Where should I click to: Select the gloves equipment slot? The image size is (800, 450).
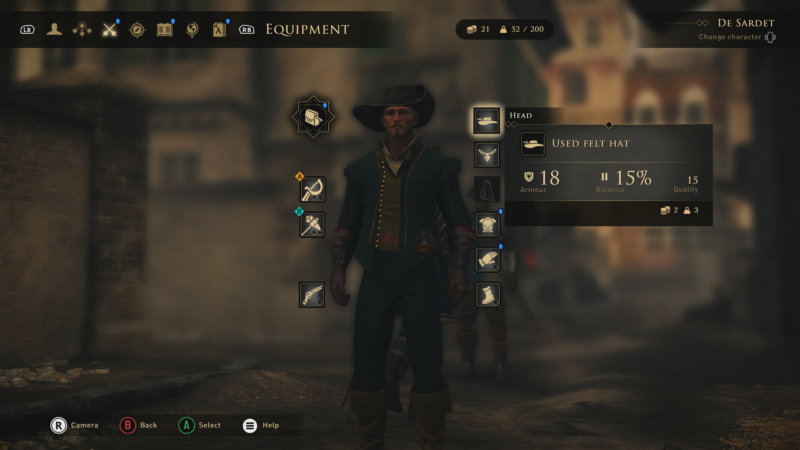487,259
